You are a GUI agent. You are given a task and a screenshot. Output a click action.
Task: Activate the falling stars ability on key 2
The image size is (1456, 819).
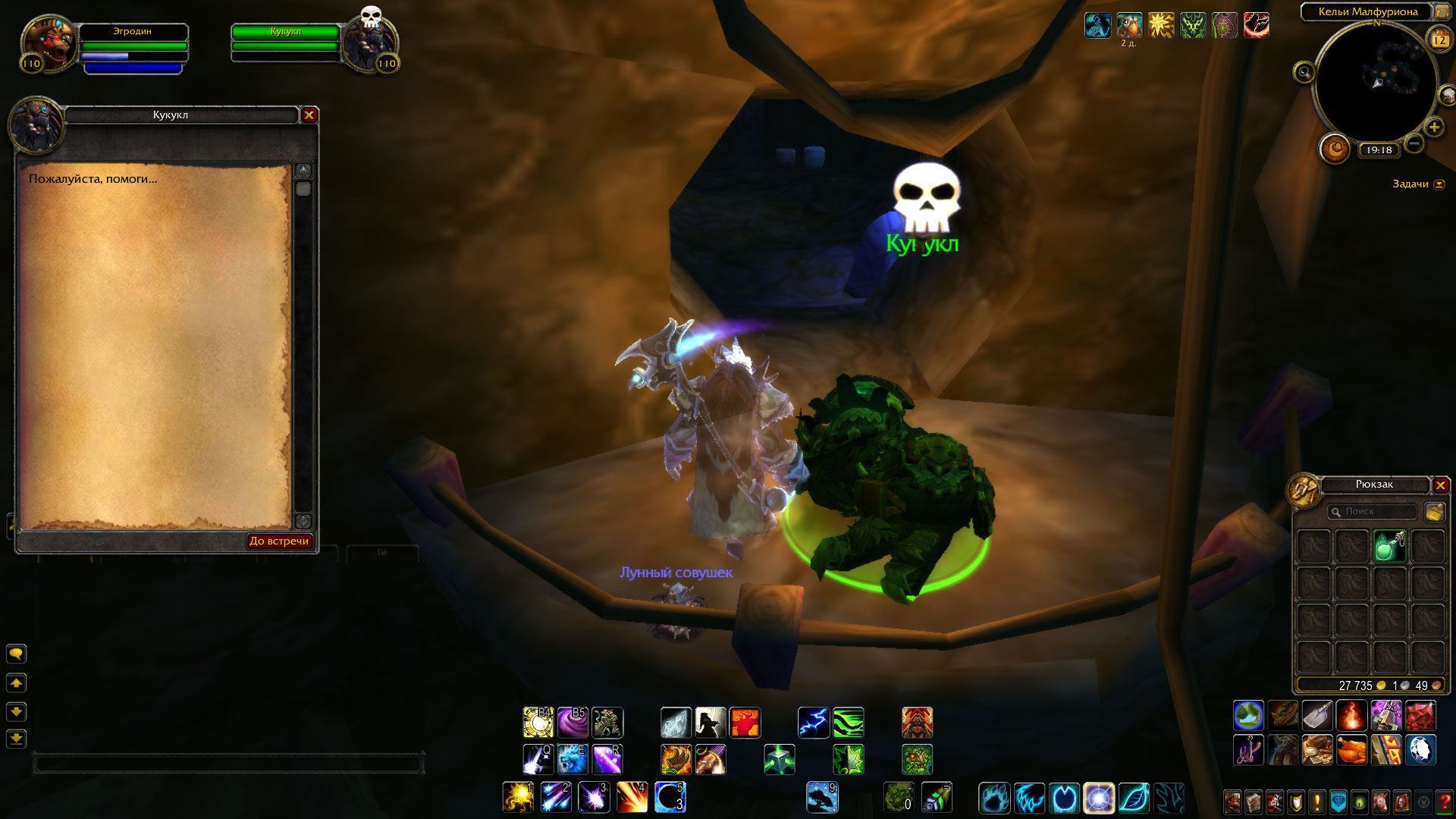pos(556,797)
